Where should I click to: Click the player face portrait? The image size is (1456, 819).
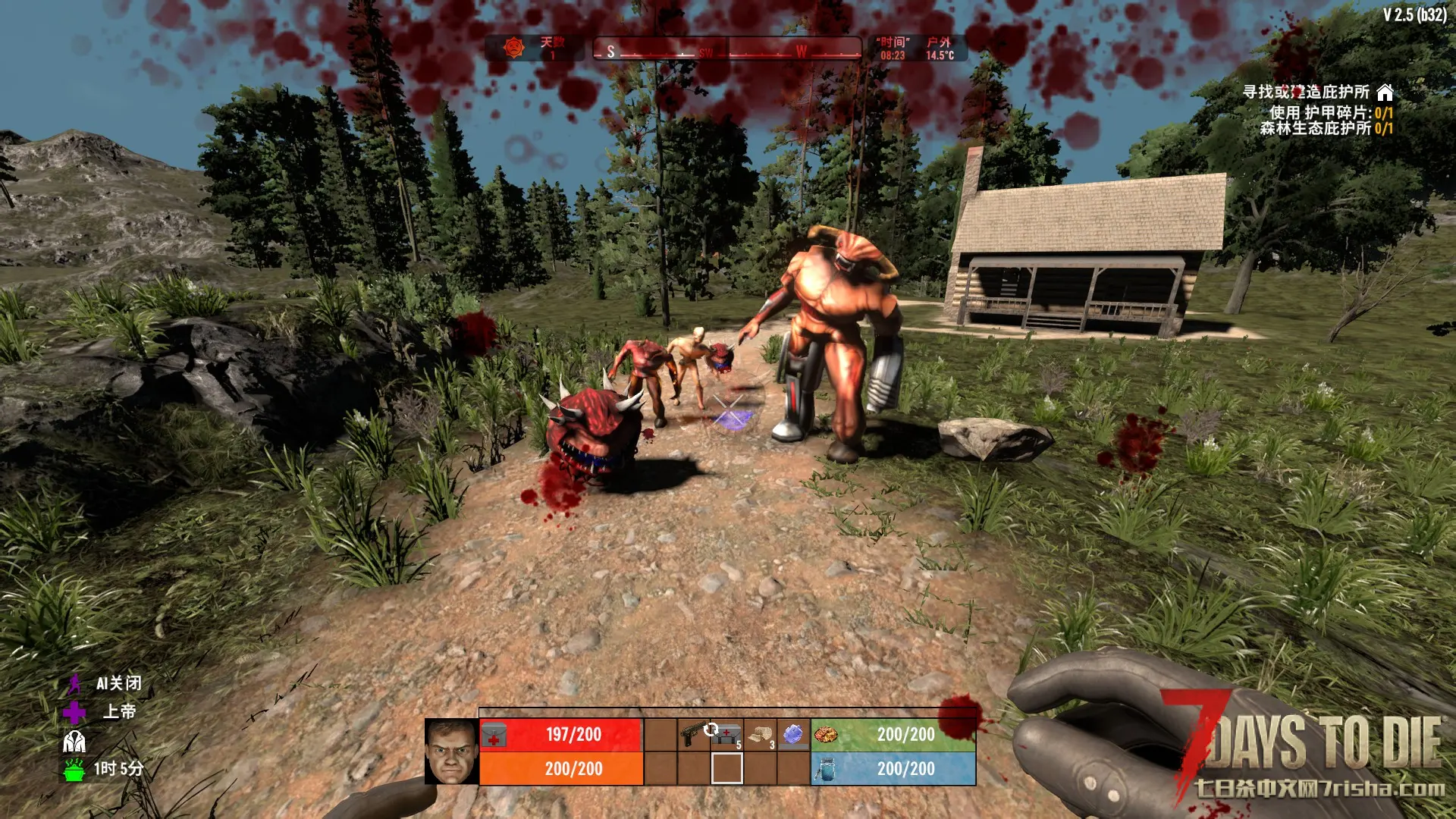(451, 752)
